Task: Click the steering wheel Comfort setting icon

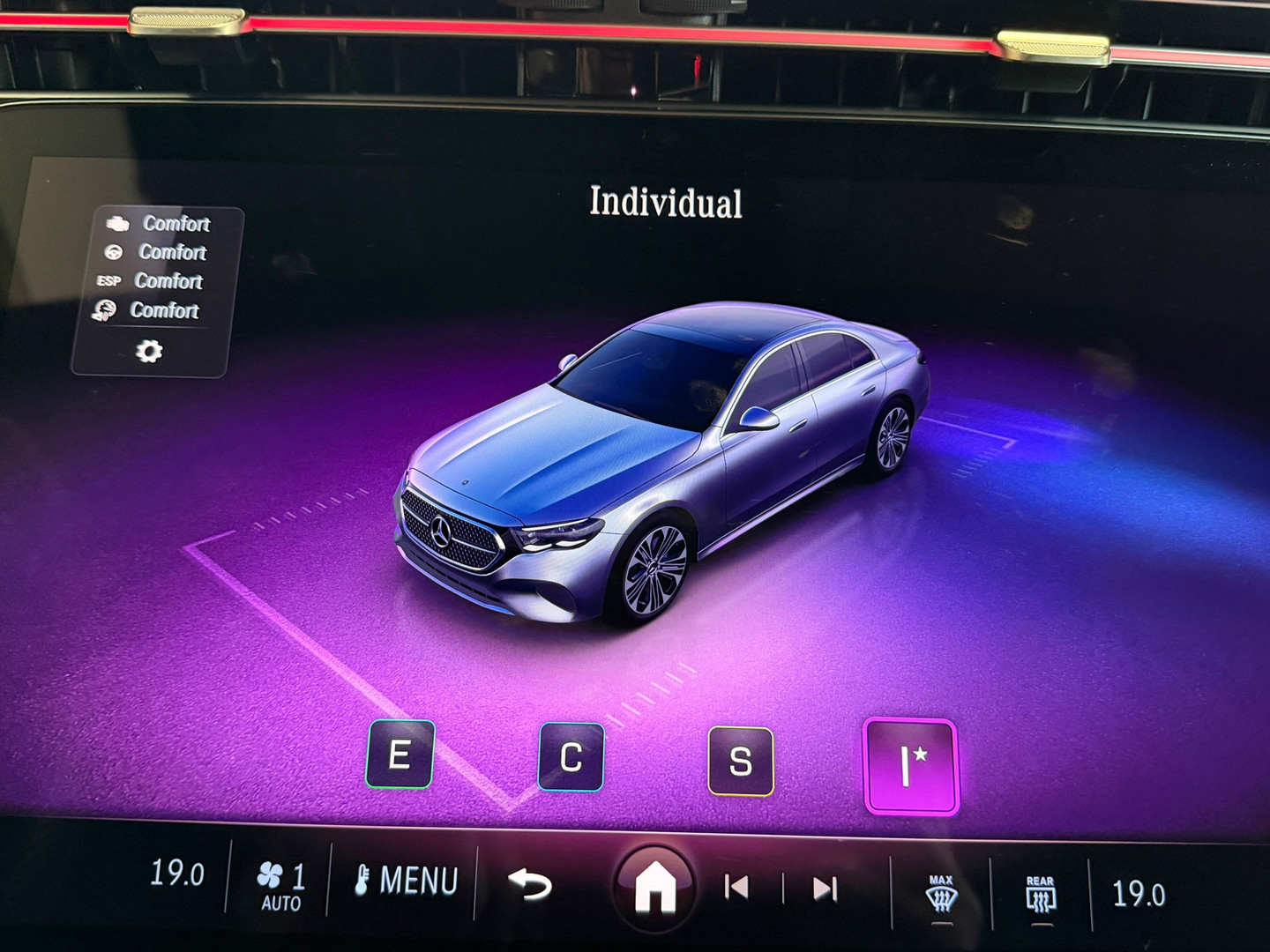Action: coord(113,253)
